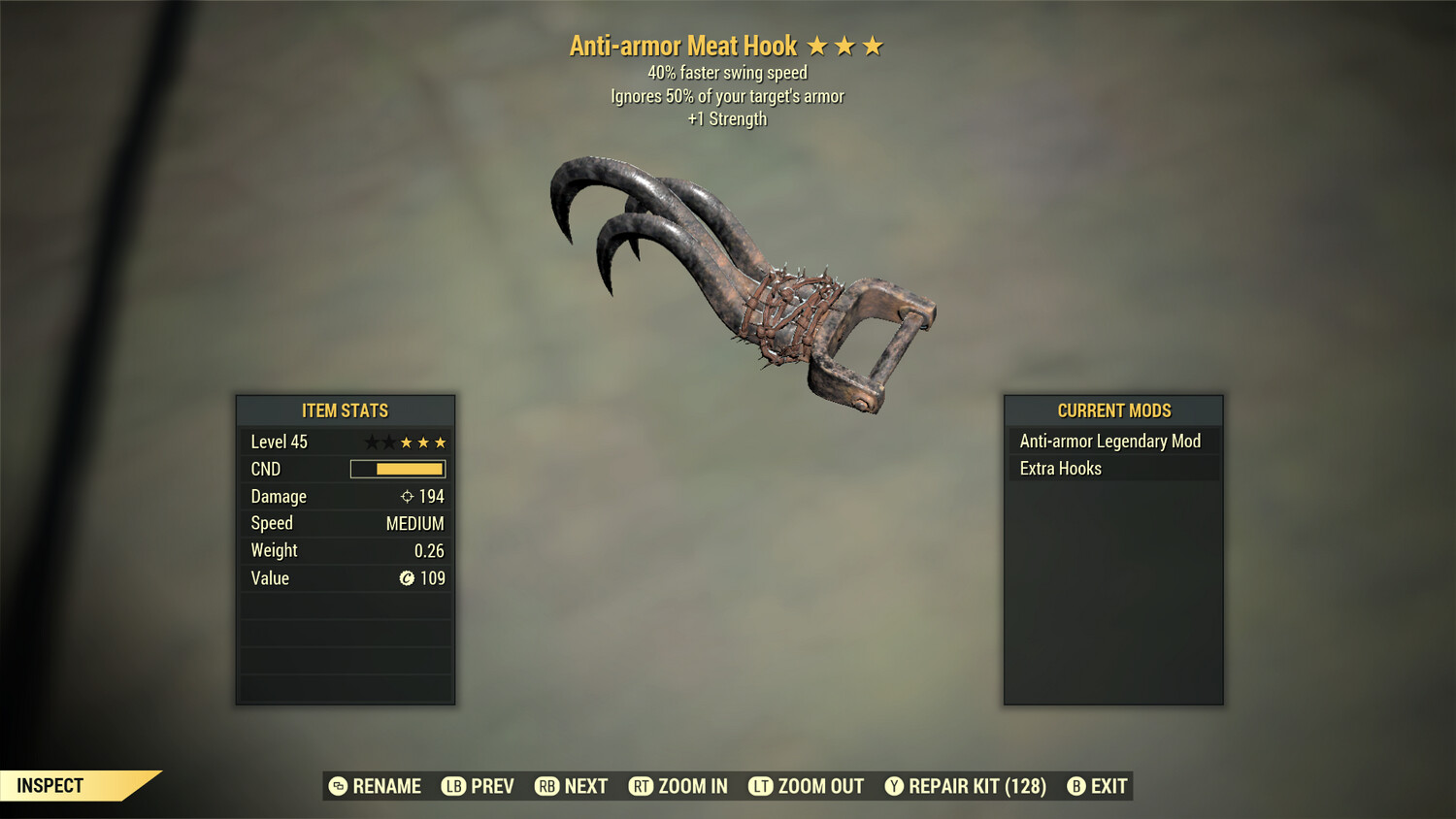This screenshot has width=1456, height=819.
Task: Click the CND condition bar
Action: point(398,469)
